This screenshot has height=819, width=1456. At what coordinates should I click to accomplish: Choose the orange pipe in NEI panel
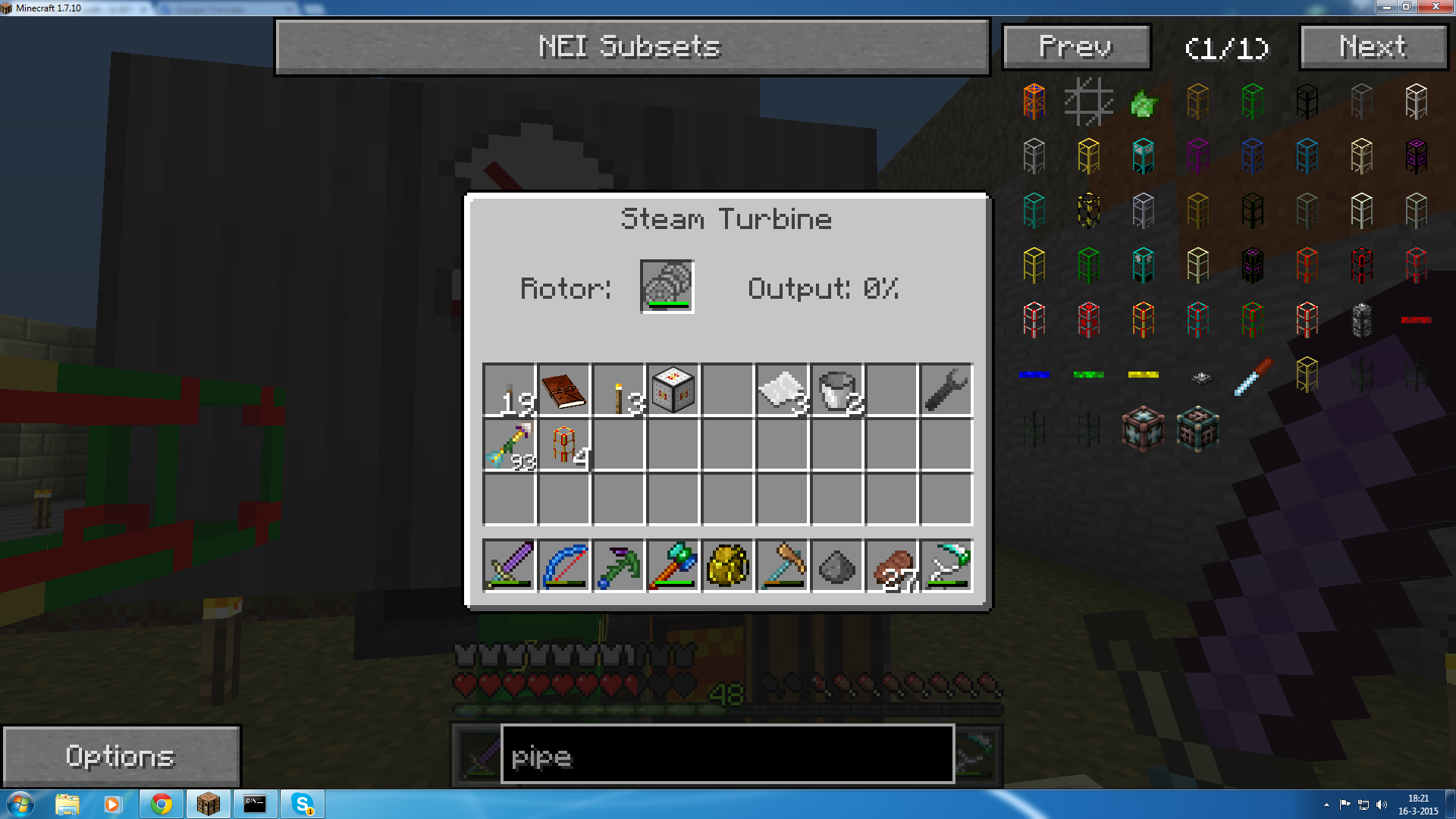tap(1034, 101)
